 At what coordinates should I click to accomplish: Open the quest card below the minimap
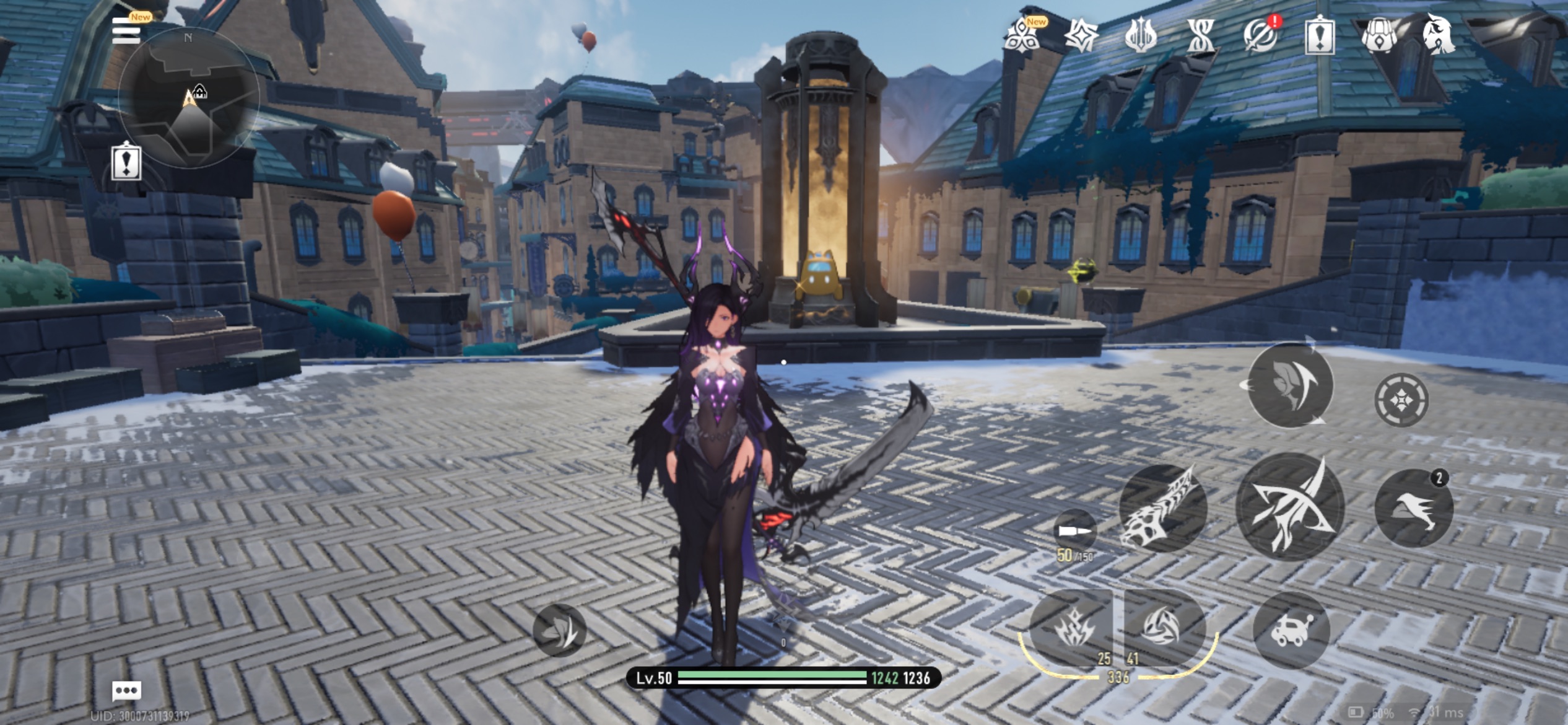[126, 162]
